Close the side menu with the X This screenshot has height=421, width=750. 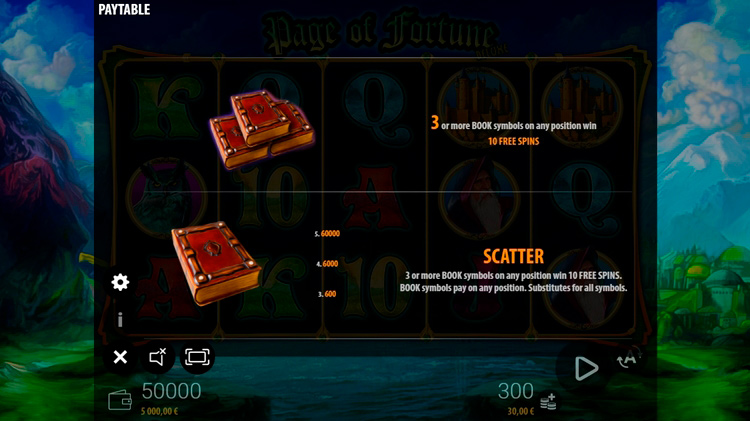click(120, 357)
